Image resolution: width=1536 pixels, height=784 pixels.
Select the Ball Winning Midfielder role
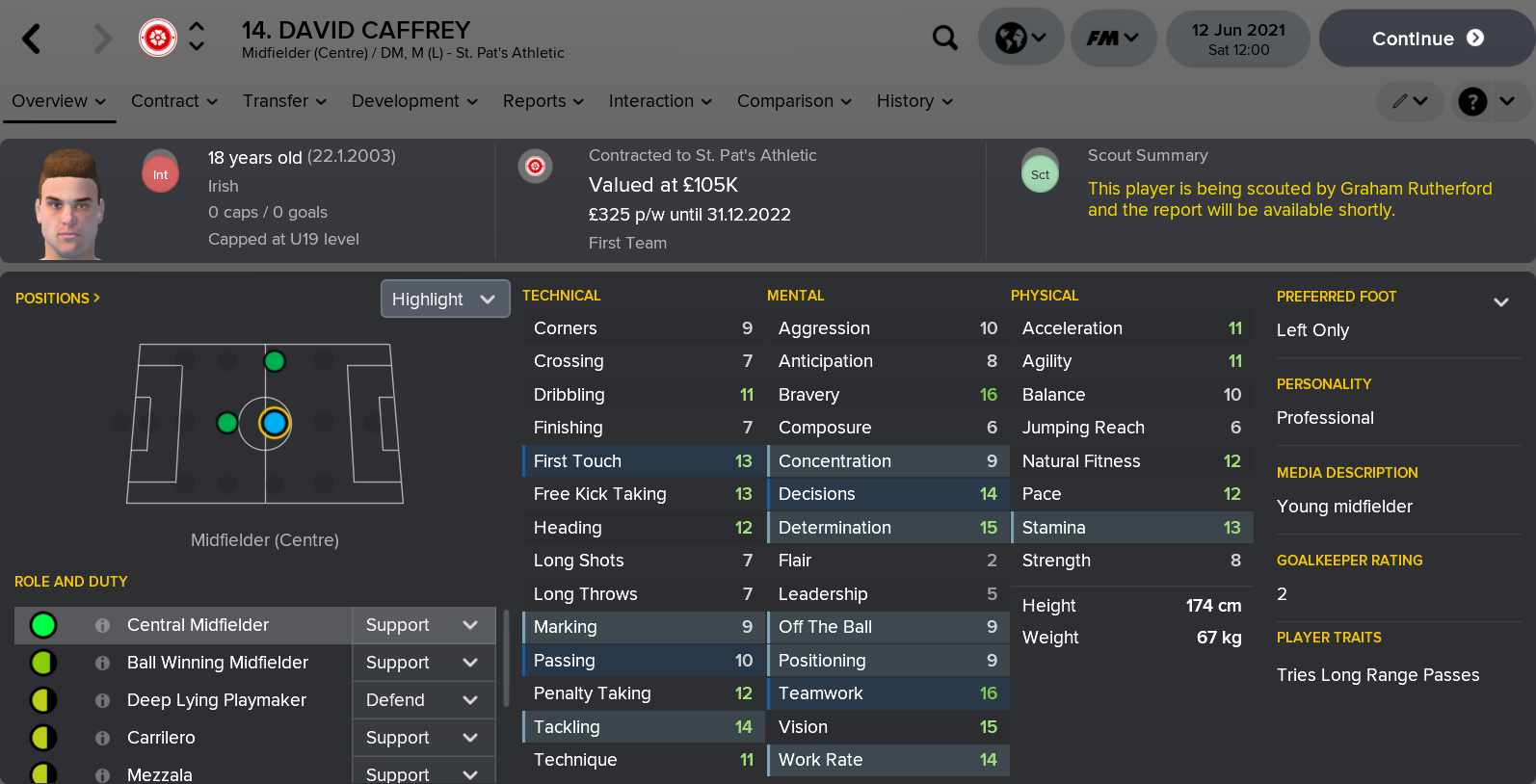coord(217,663)
